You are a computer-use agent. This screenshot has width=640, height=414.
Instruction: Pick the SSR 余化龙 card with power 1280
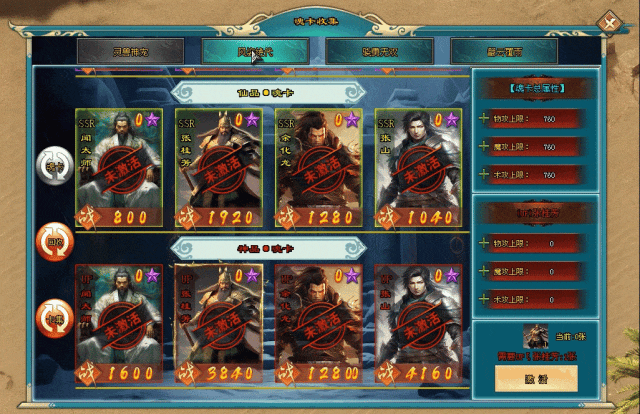click(x=318, y=167)
